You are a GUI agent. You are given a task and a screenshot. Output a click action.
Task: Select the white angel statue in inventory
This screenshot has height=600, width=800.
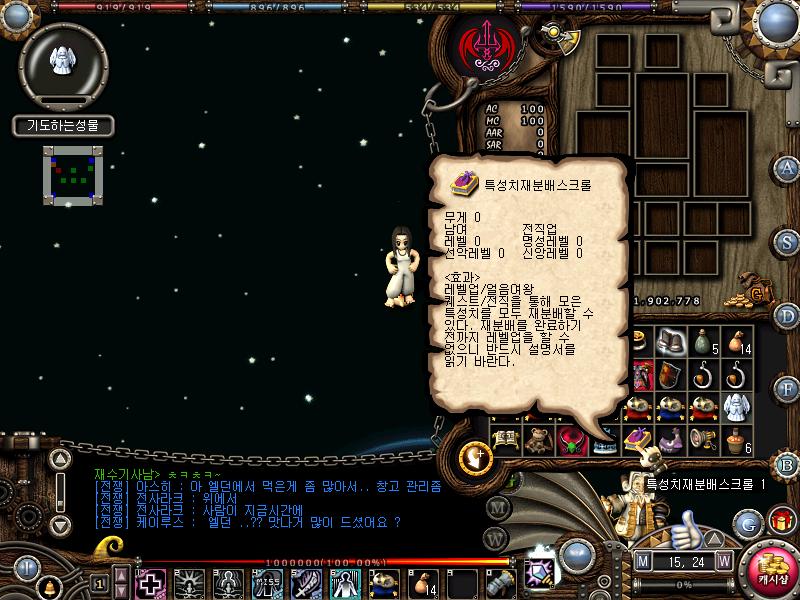(738, 407)
